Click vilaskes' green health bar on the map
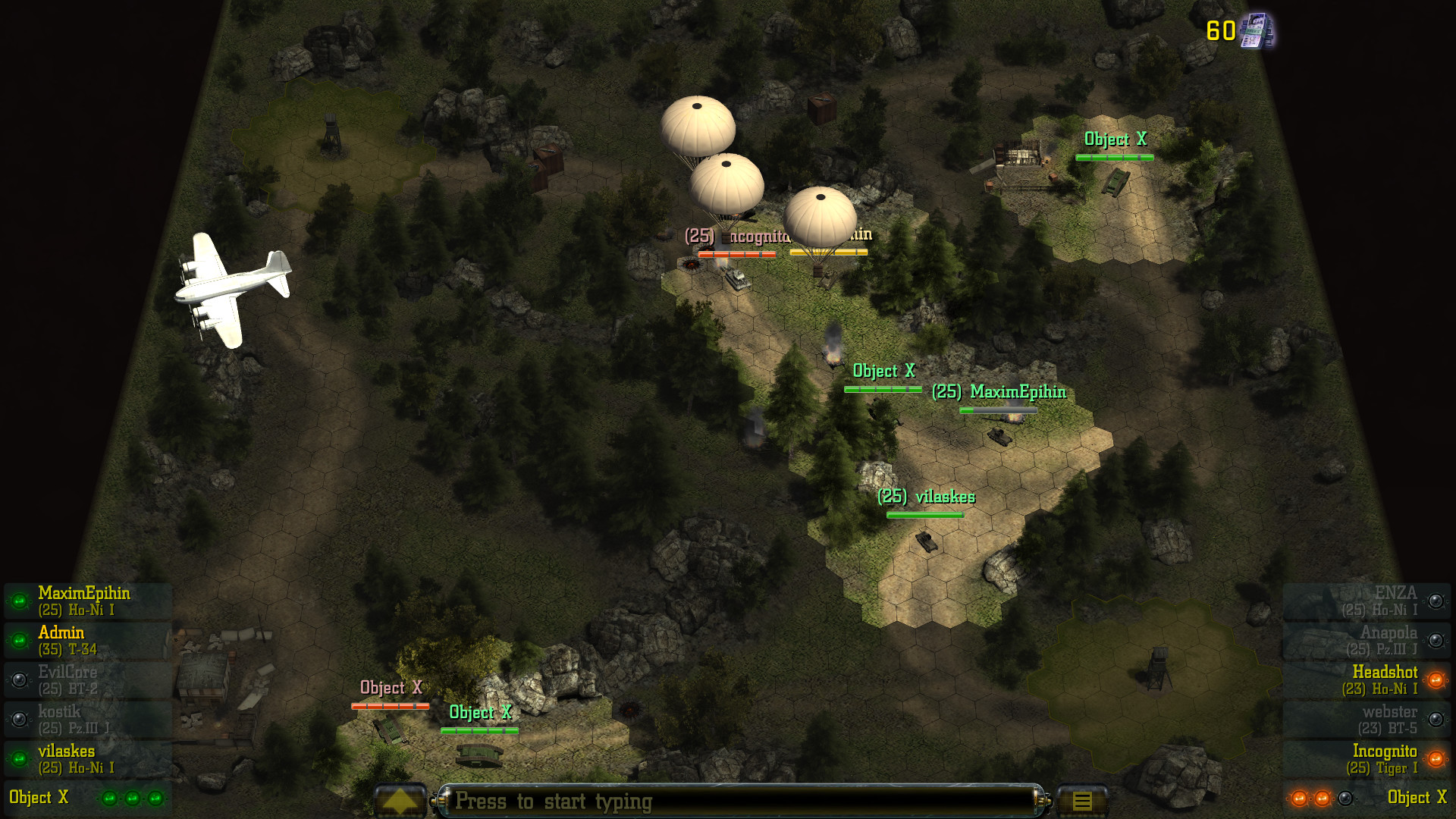This screenshot has height=819, width=1456. click(x=926, y=515)
